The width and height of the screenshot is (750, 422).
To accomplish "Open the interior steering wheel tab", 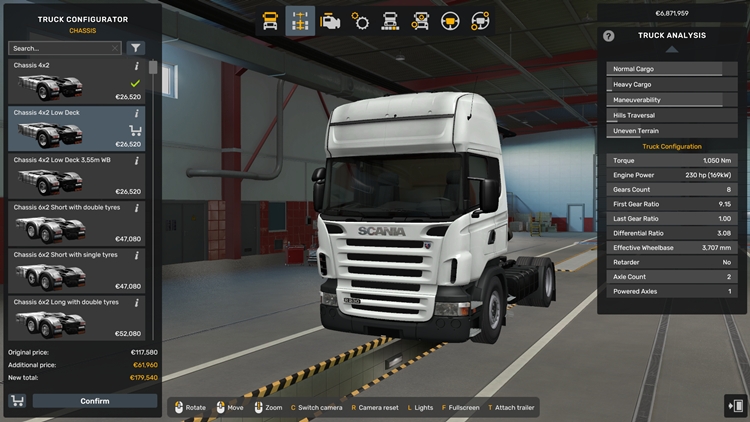I will pyautogui.click(x=450, y=20).
